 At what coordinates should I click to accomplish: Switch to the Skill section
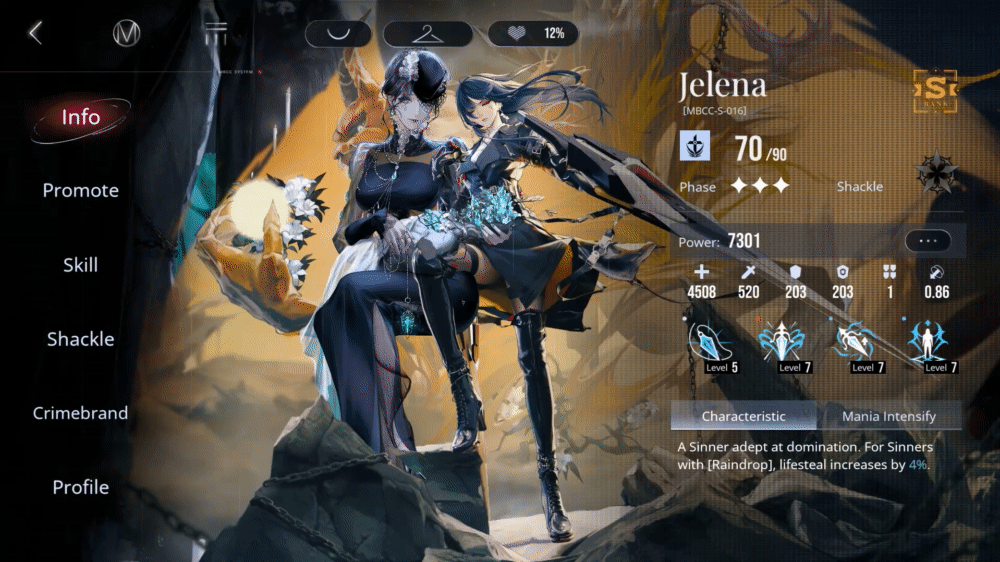(x=81, y=265)
